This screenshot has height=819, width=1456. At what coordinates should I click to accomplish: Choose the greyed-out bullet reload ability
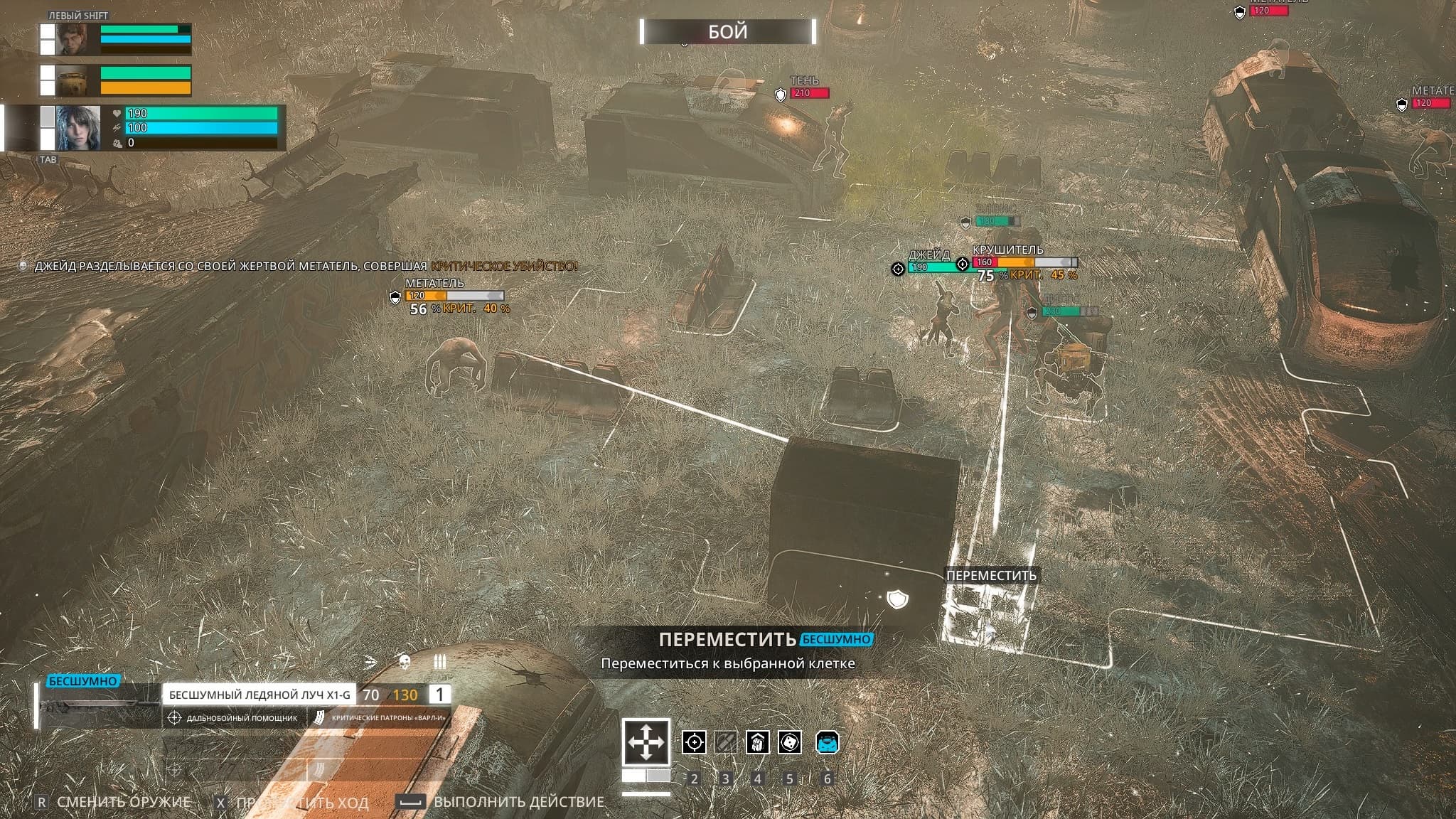725,742
